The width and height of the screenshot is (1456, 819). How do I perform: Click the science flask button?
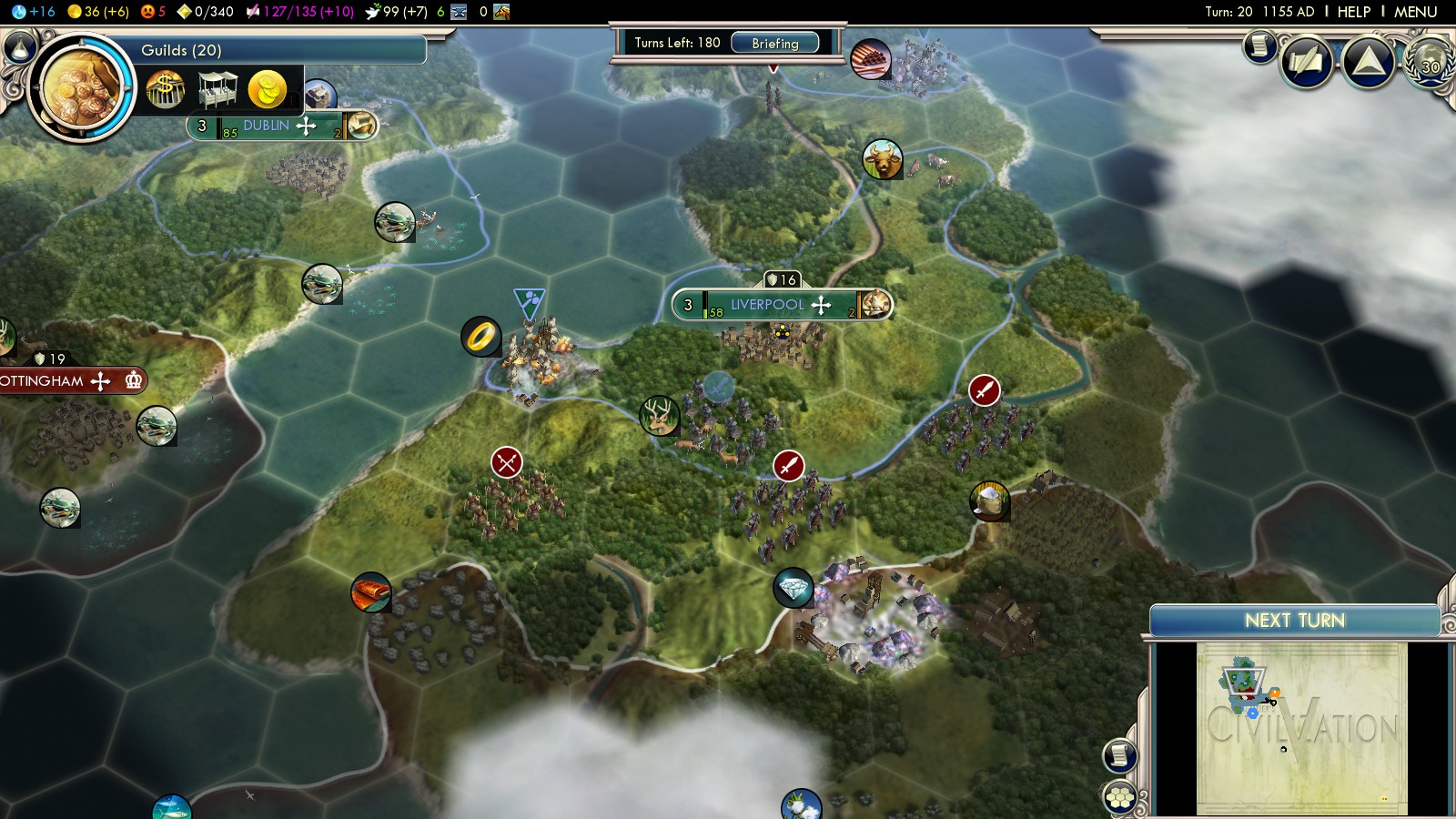(18, 12)
